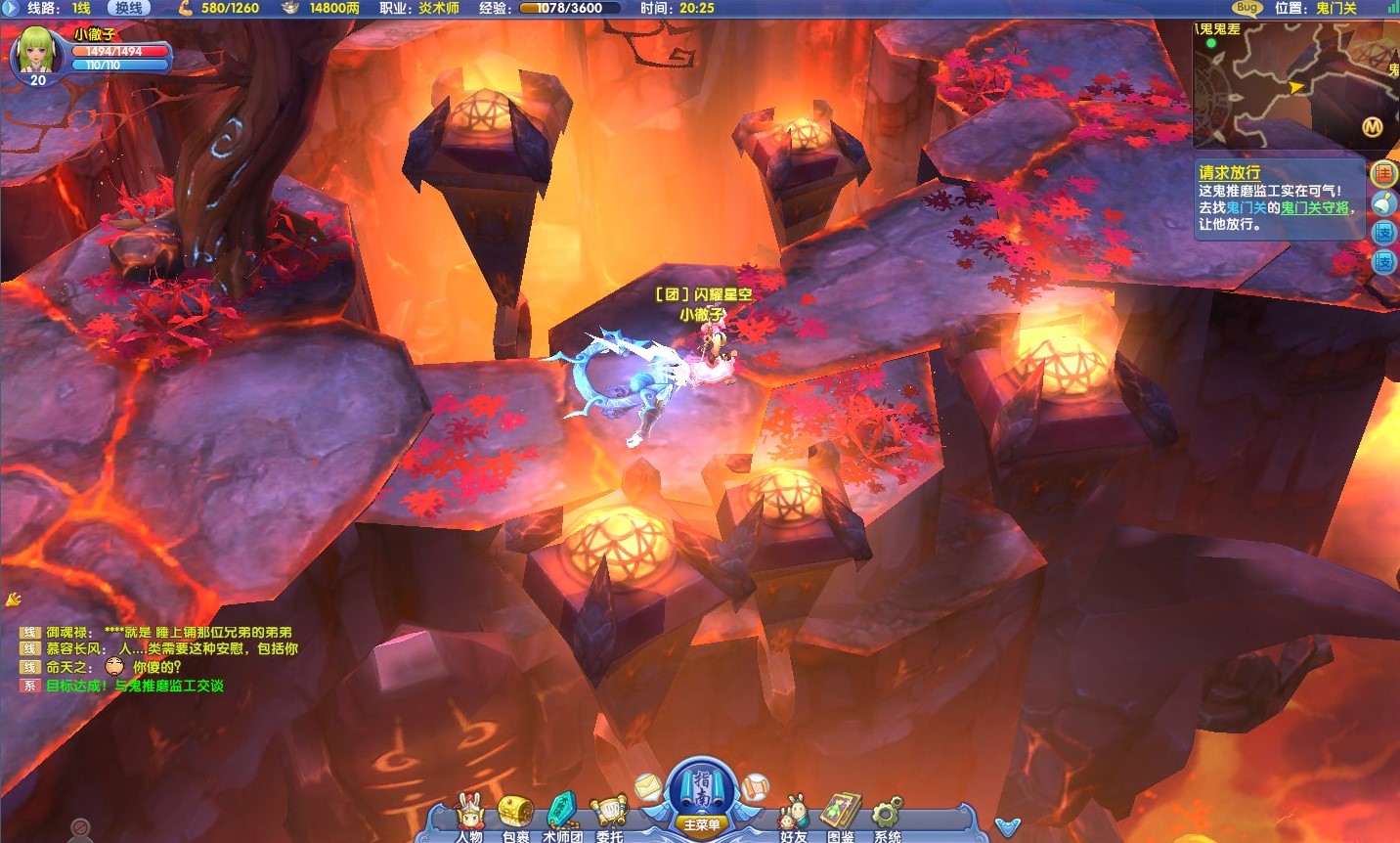Open the 图鉴 card encyclopedia
The height and width of the screenshot is (843, 1400).
pyautogui.click(x=840, y=818)
